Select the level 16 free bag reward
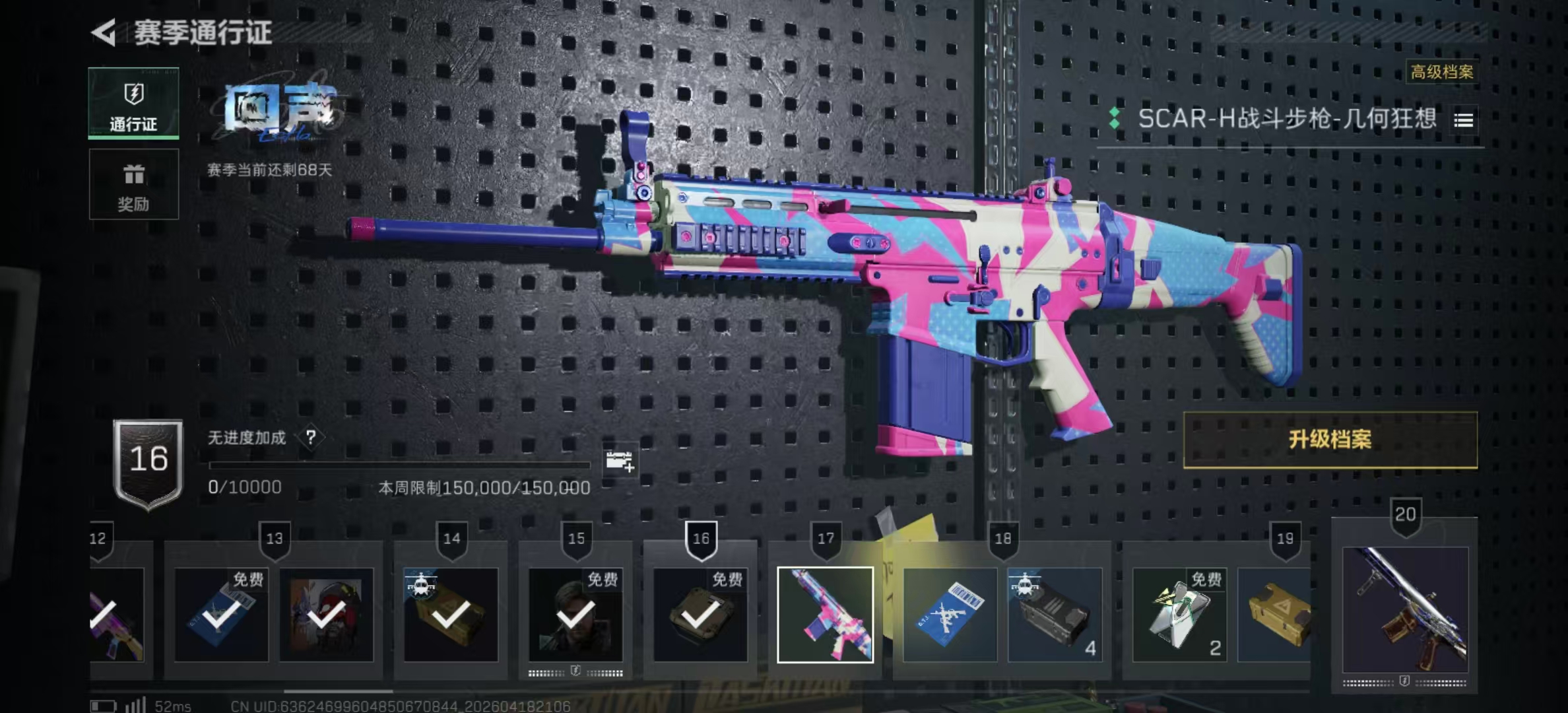 point(700,615)
